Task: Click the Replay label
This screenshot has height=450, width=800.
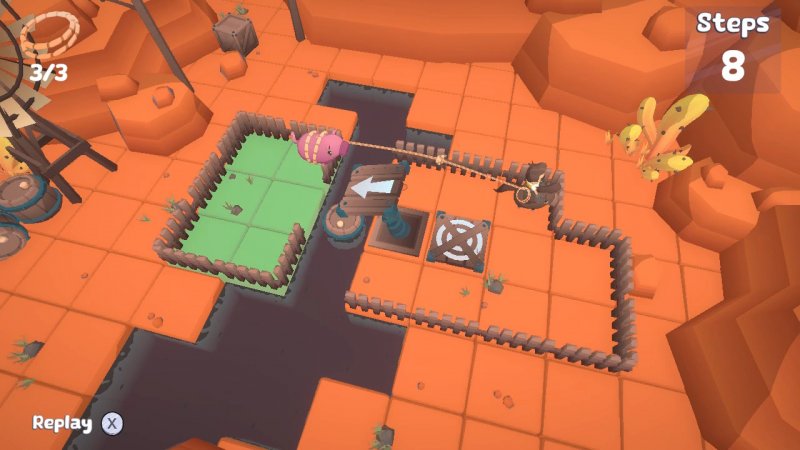Action: click(x=62, y=423)
